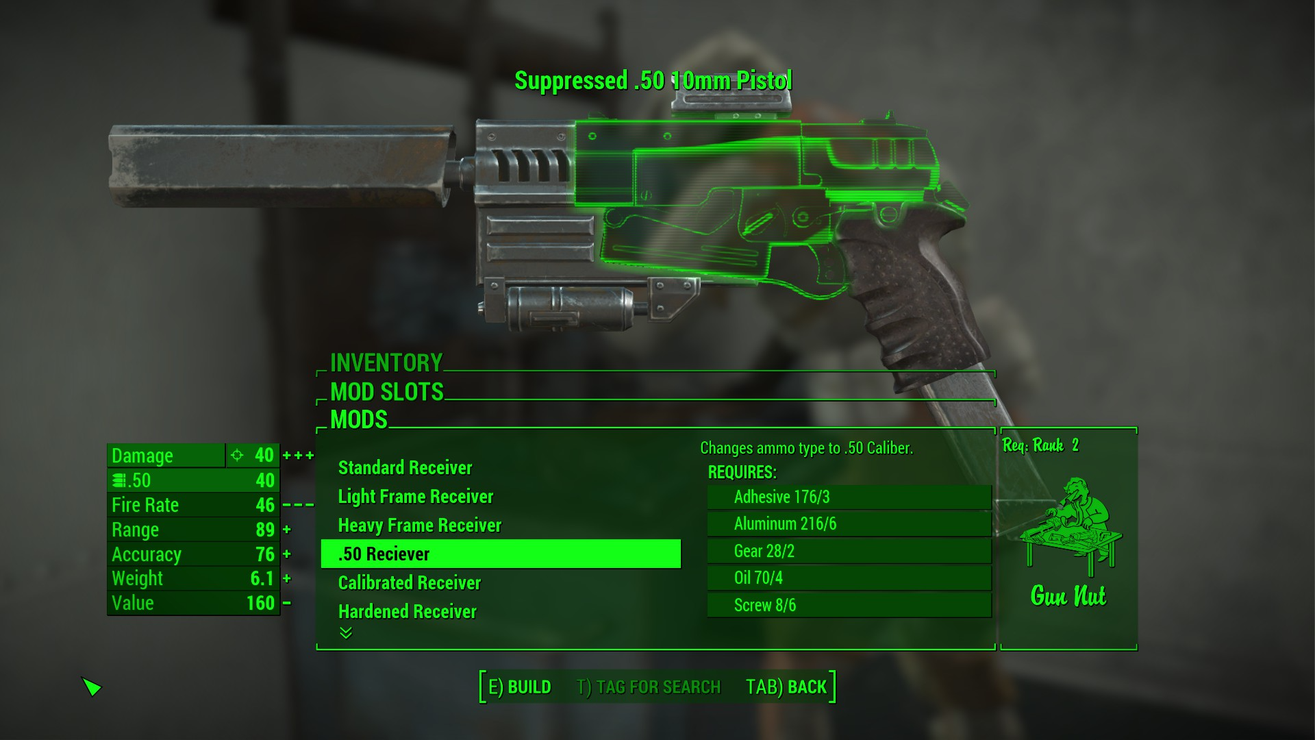Choose the Light Frame Receiver mod
The width and height of the screenshot is (1315, 740).
point(416,497)
